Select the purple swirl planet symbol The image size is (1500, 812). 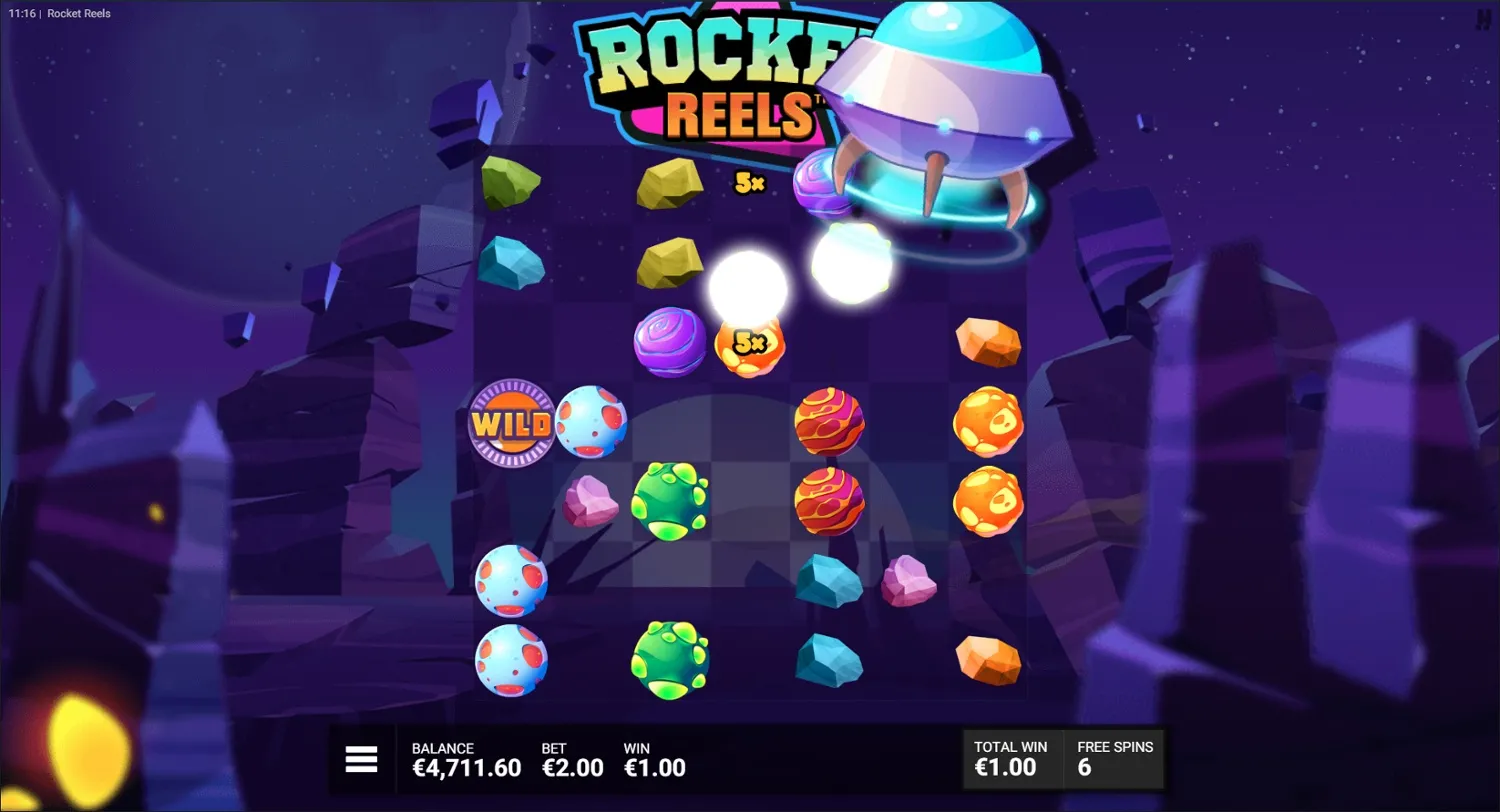pos(668,344)
